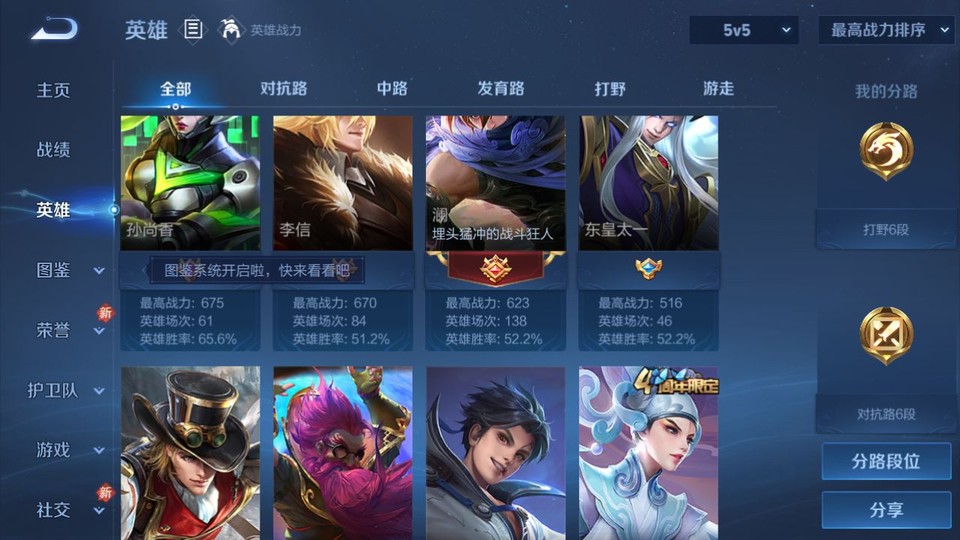Image resolution: width=960 pixels, height=540 pixels.
Task: Go back using the top-left arrow
Action: tap(53, 30)
